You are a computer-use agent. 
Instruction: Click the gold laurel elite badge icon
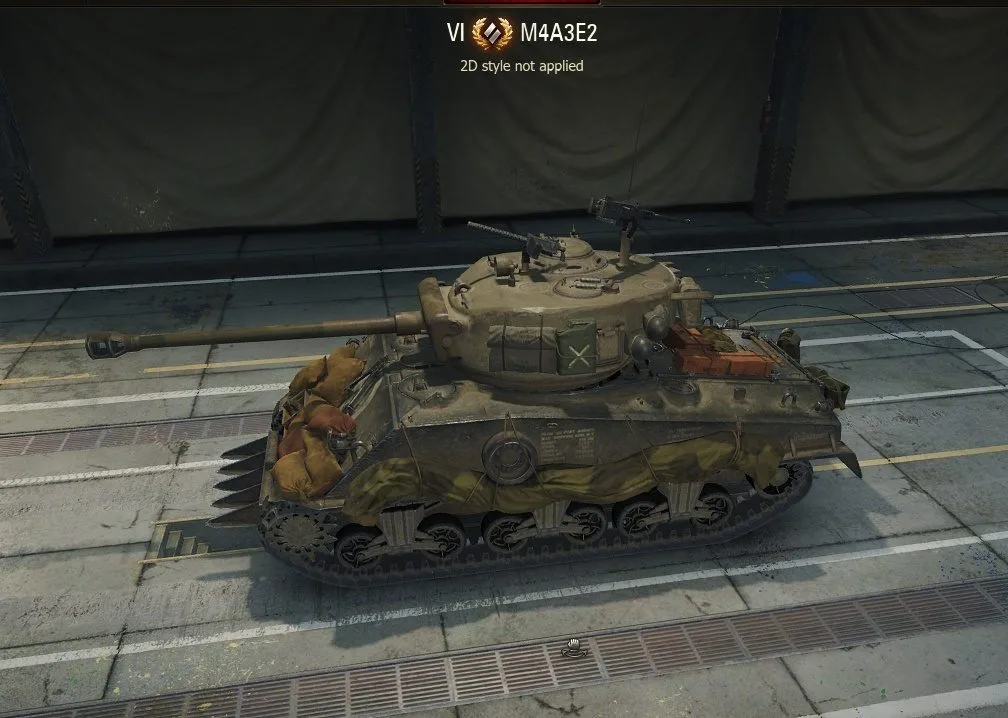tap(492, 35)
